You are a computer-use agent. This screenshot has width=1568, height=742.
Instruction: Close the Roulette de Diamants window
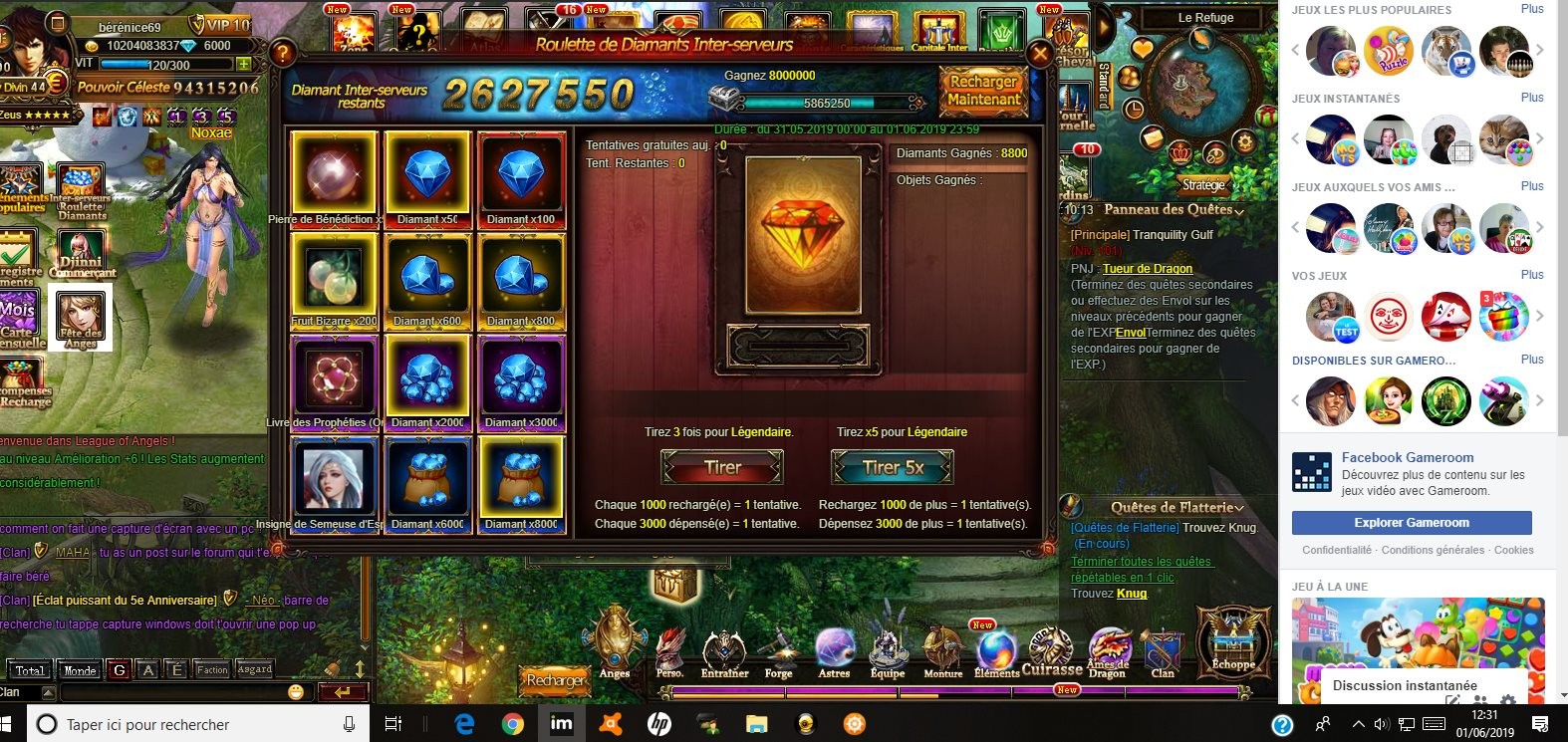pos(1040,54)
